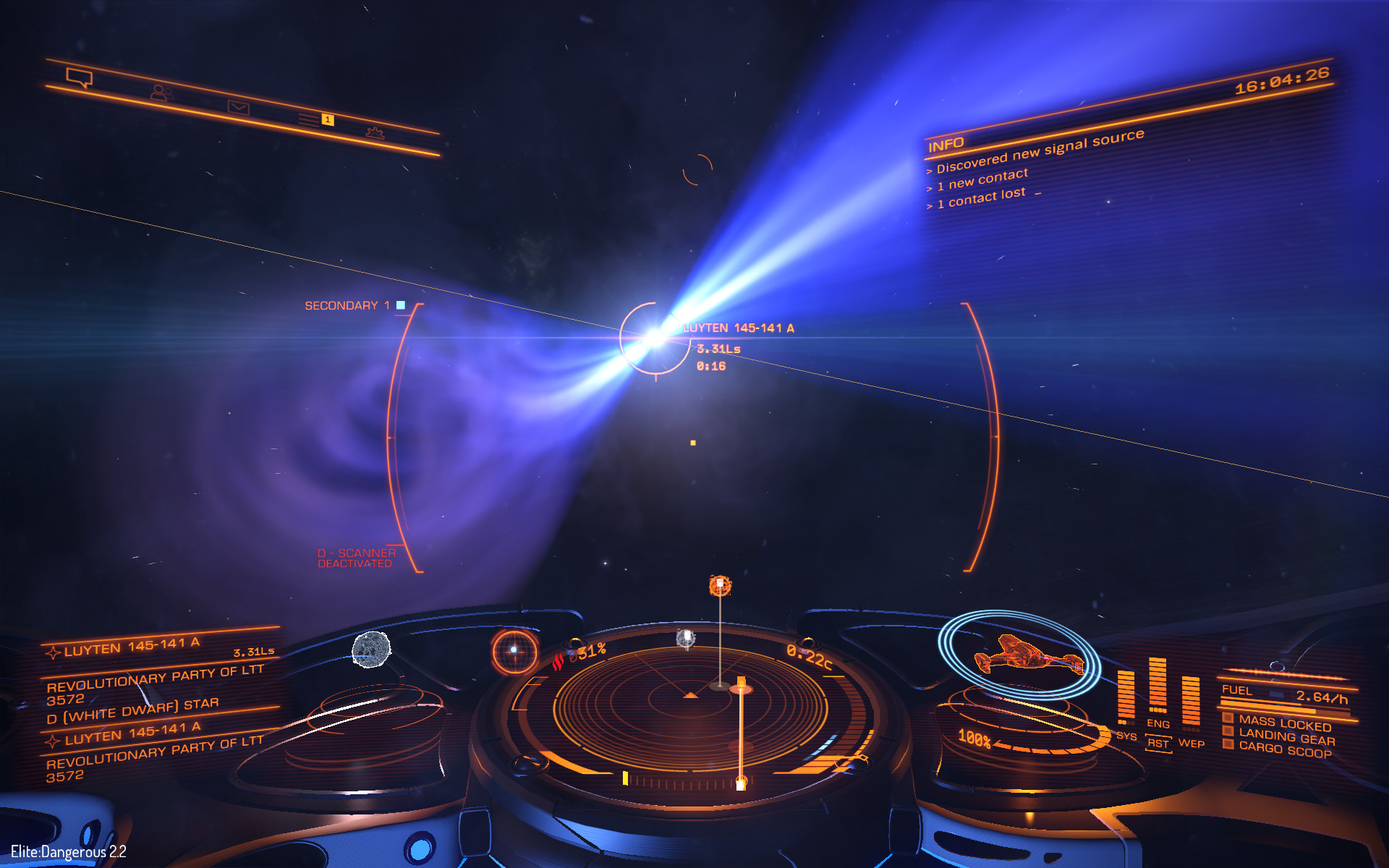This screenshot has height=868, width=1389.
Task: Select the ENG power distributor column
Action: [x=1157, y=686]
